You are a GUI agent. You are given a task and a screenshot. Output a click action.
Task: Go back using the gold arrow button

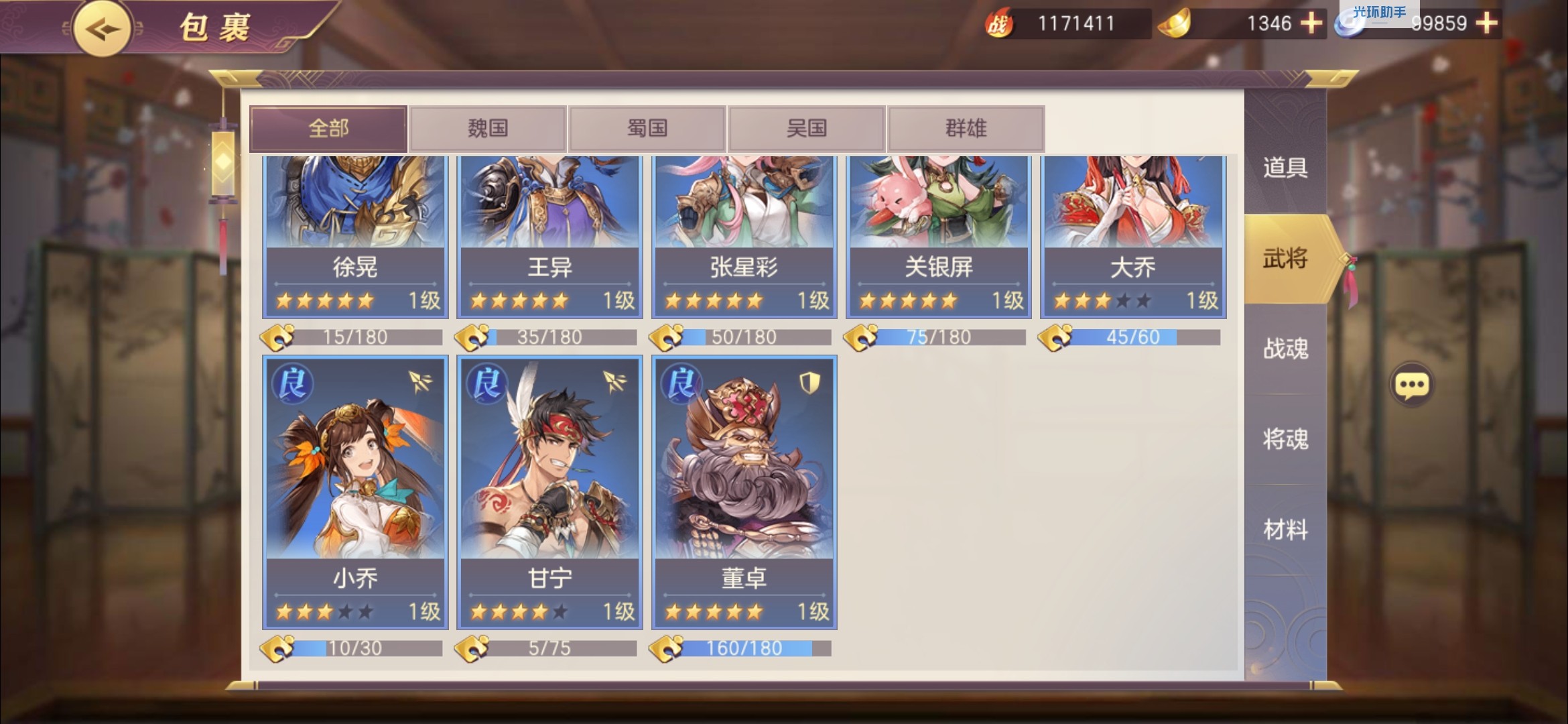(x=102, y=28)
